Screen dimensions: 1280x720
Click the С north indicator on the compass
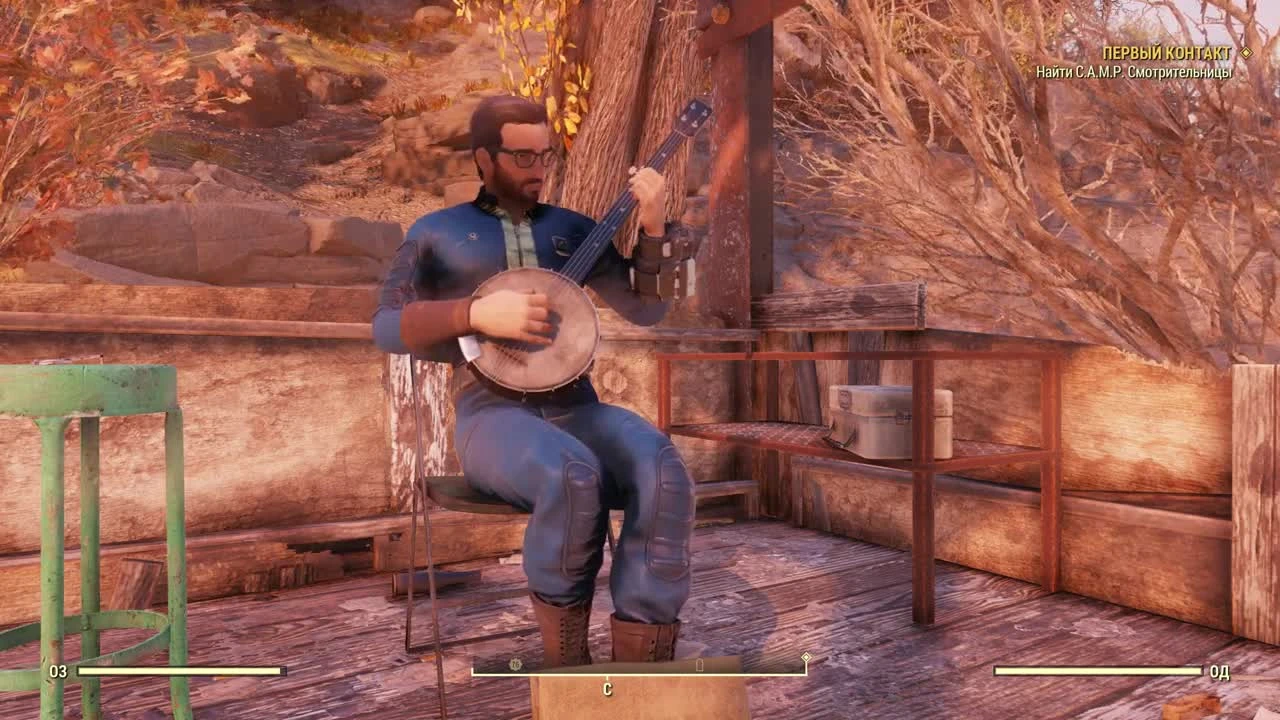606,688
